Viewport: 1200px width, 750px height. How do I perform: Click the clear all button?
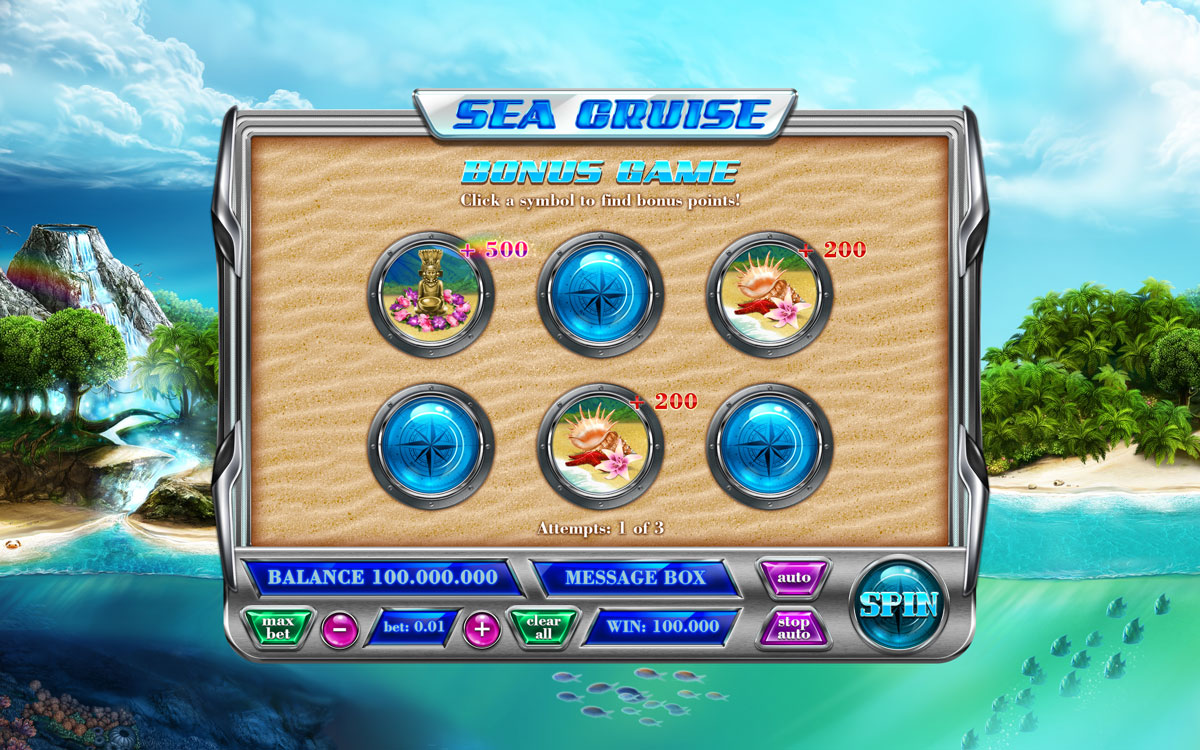click(x=544, y=628)
